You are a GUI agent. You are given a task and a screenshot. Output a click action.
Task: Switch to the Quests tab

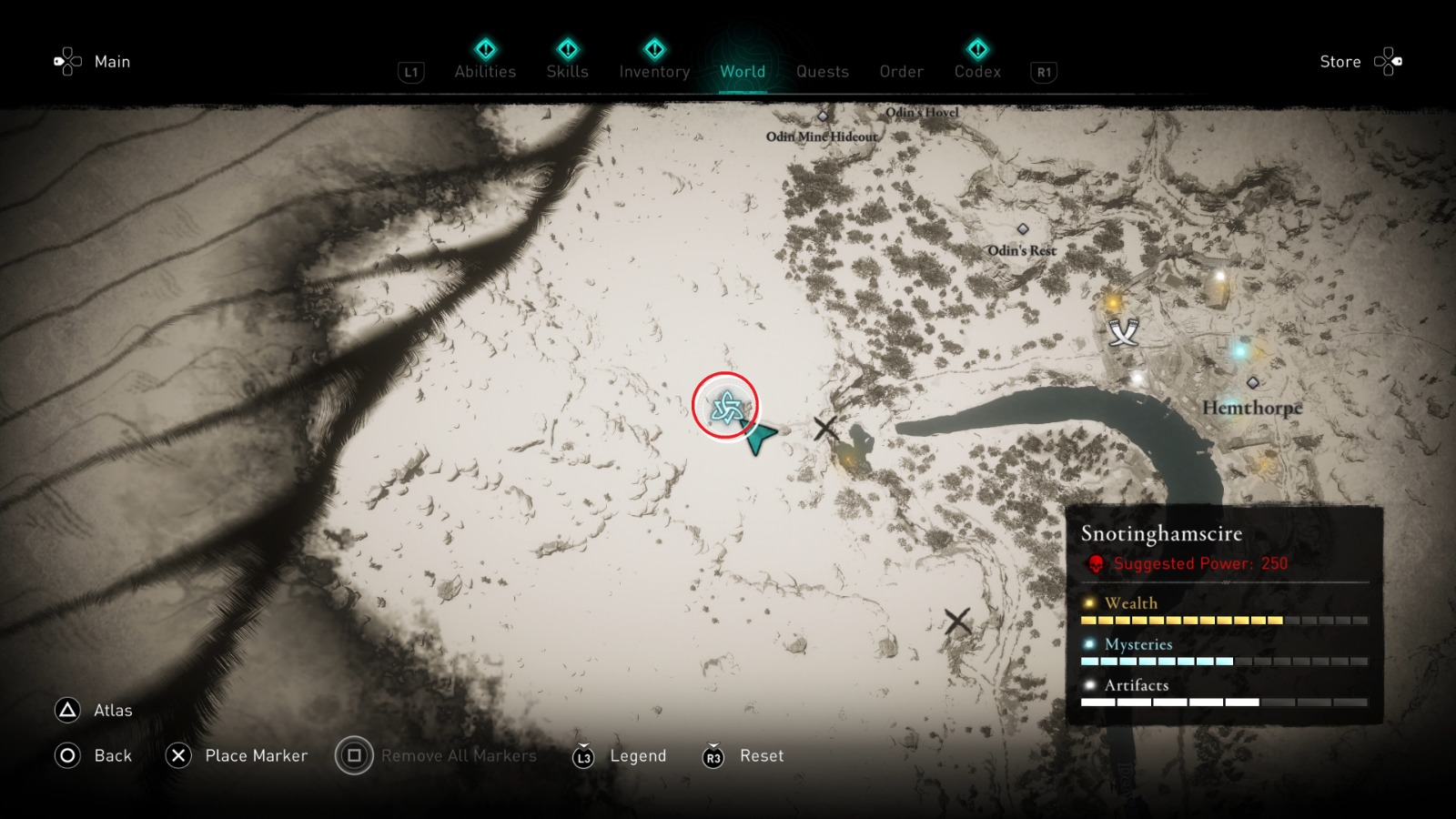tap(822, 72)
